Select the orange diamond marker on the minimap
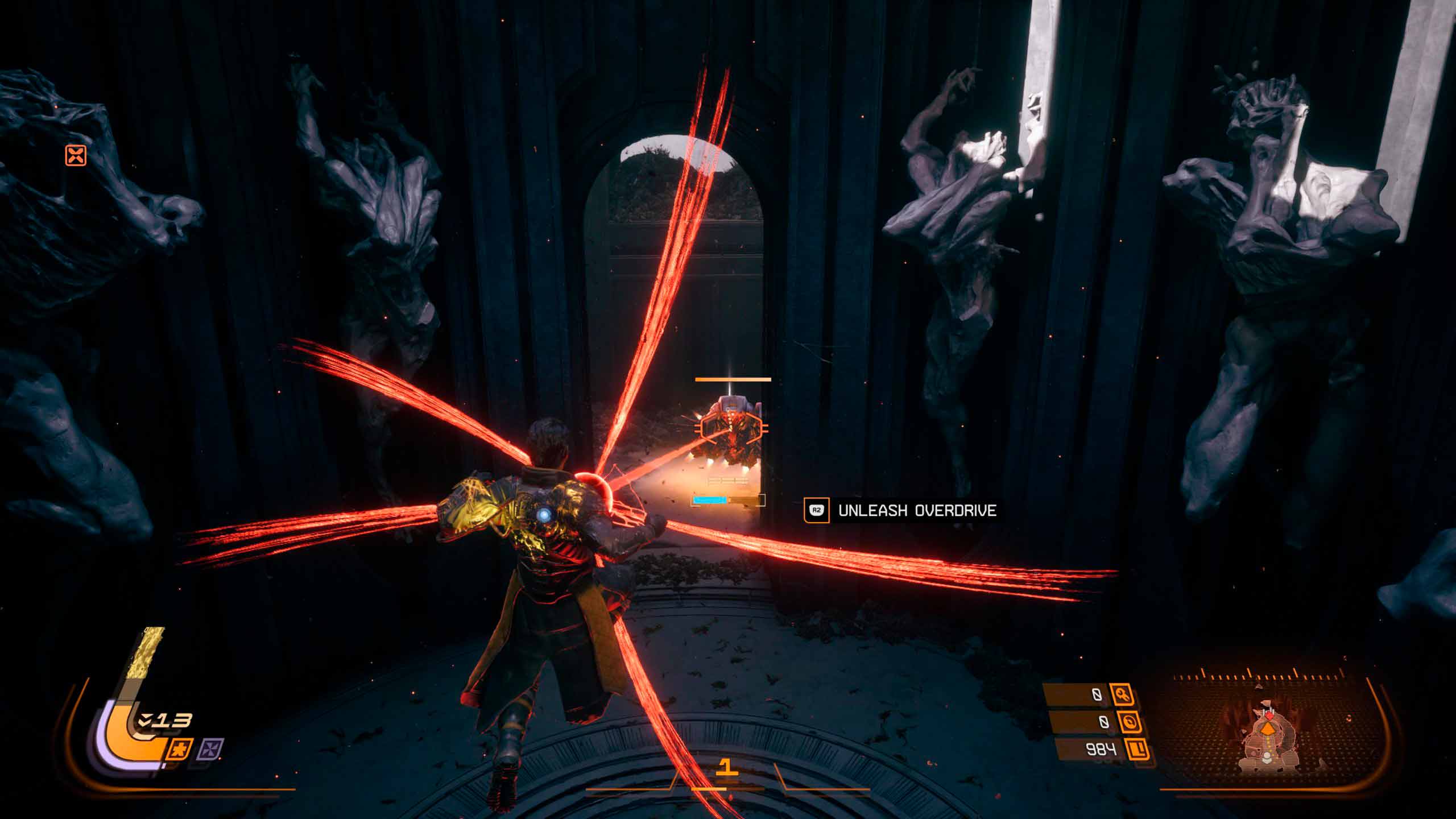This screenshot has width=1456, height=819. pos(1267,730)
